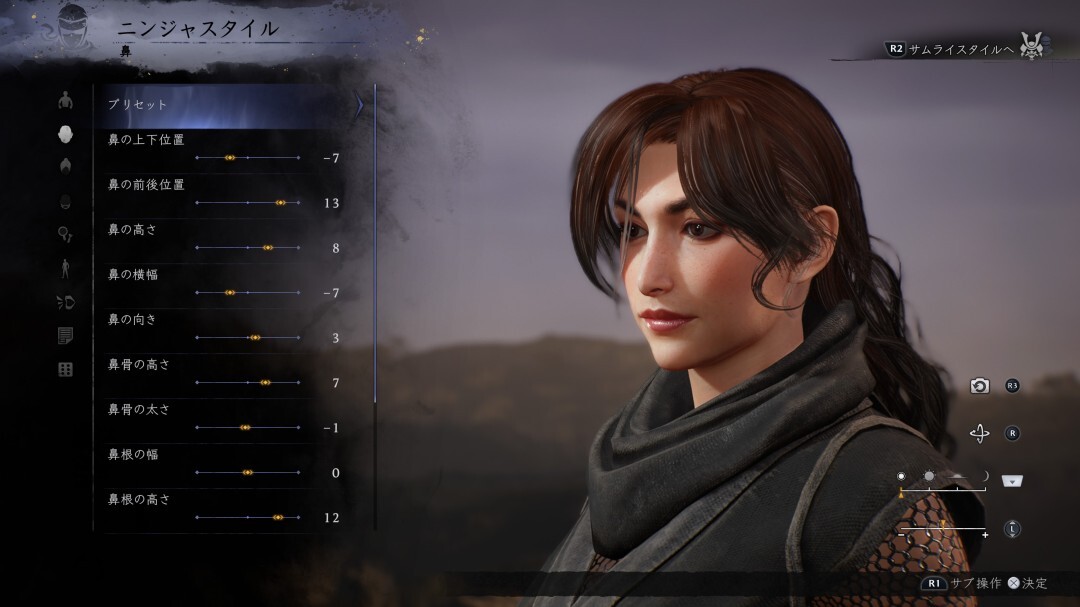Open the full-body figure category icon
The height and width of the screenshot is (607, 1080).
coord(66,267)
